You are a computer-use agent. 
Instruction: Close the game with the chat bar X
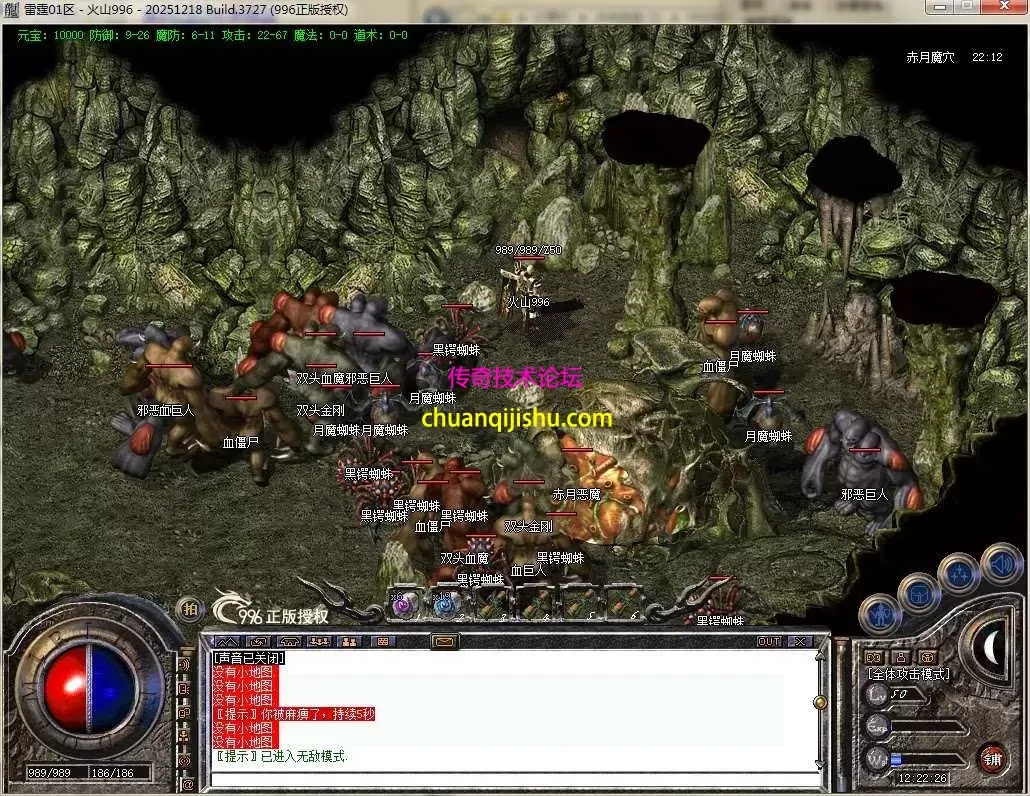800,641
